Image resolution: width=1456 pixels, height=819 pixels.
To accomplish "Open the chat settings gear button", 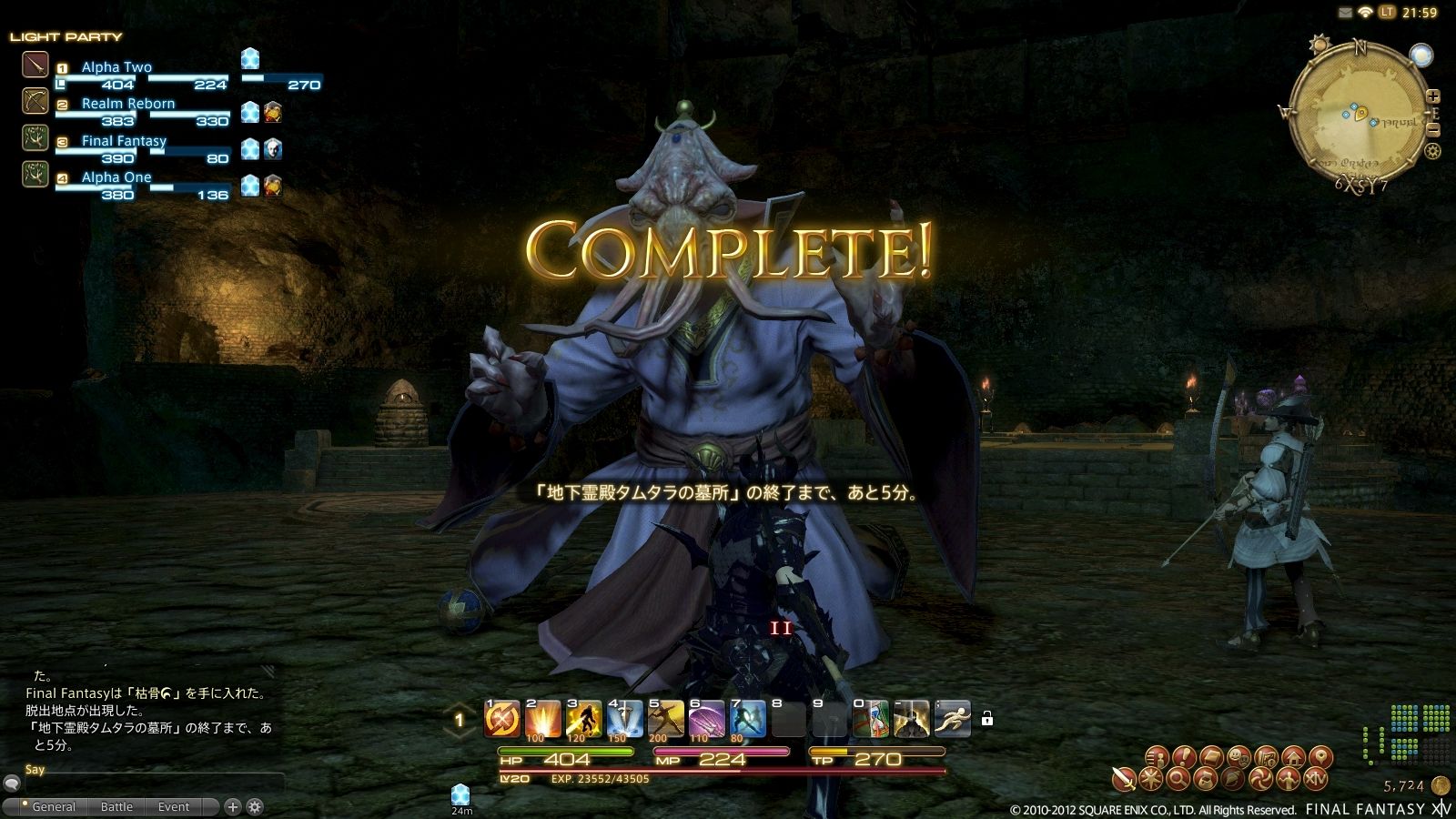I will click(256, 806).
